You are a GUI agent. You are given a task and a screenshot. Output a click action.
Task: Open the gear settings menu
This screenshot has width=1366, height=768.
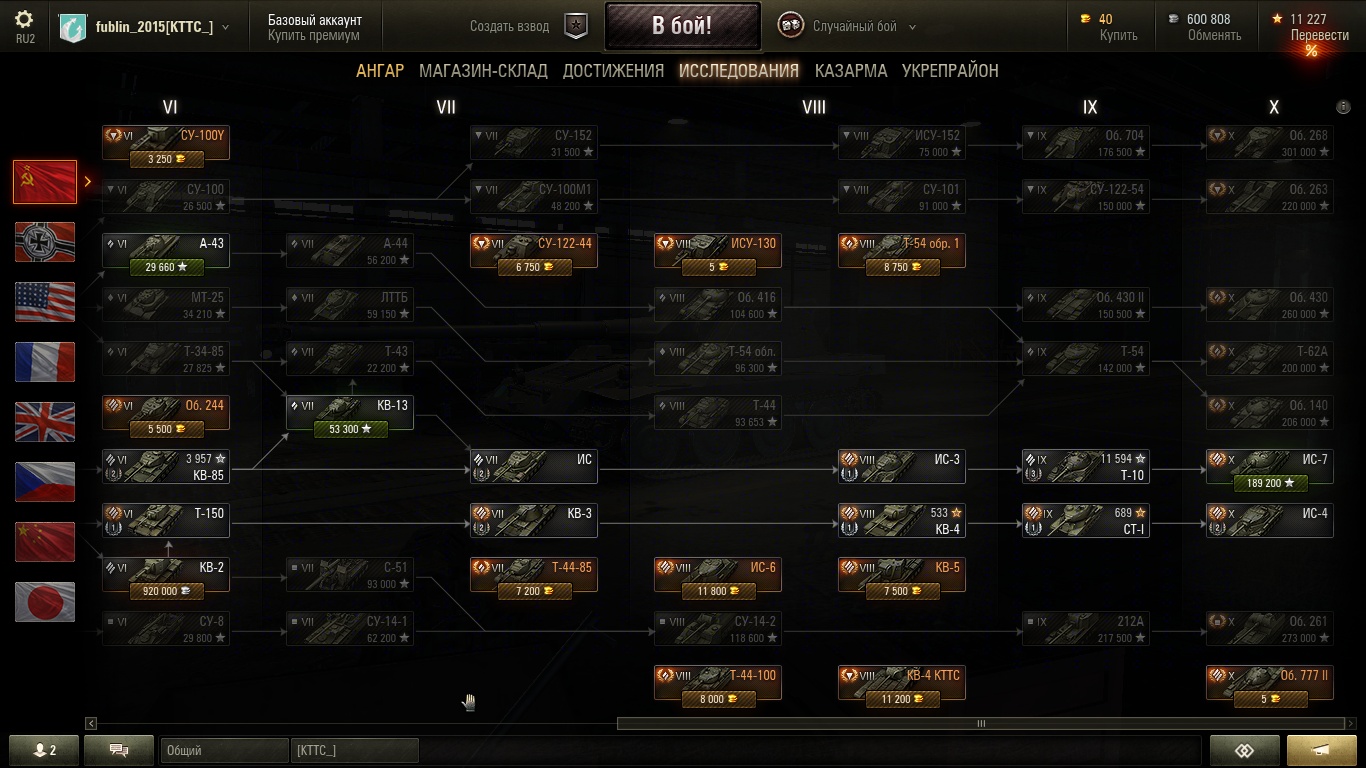(x=25, y=25)
